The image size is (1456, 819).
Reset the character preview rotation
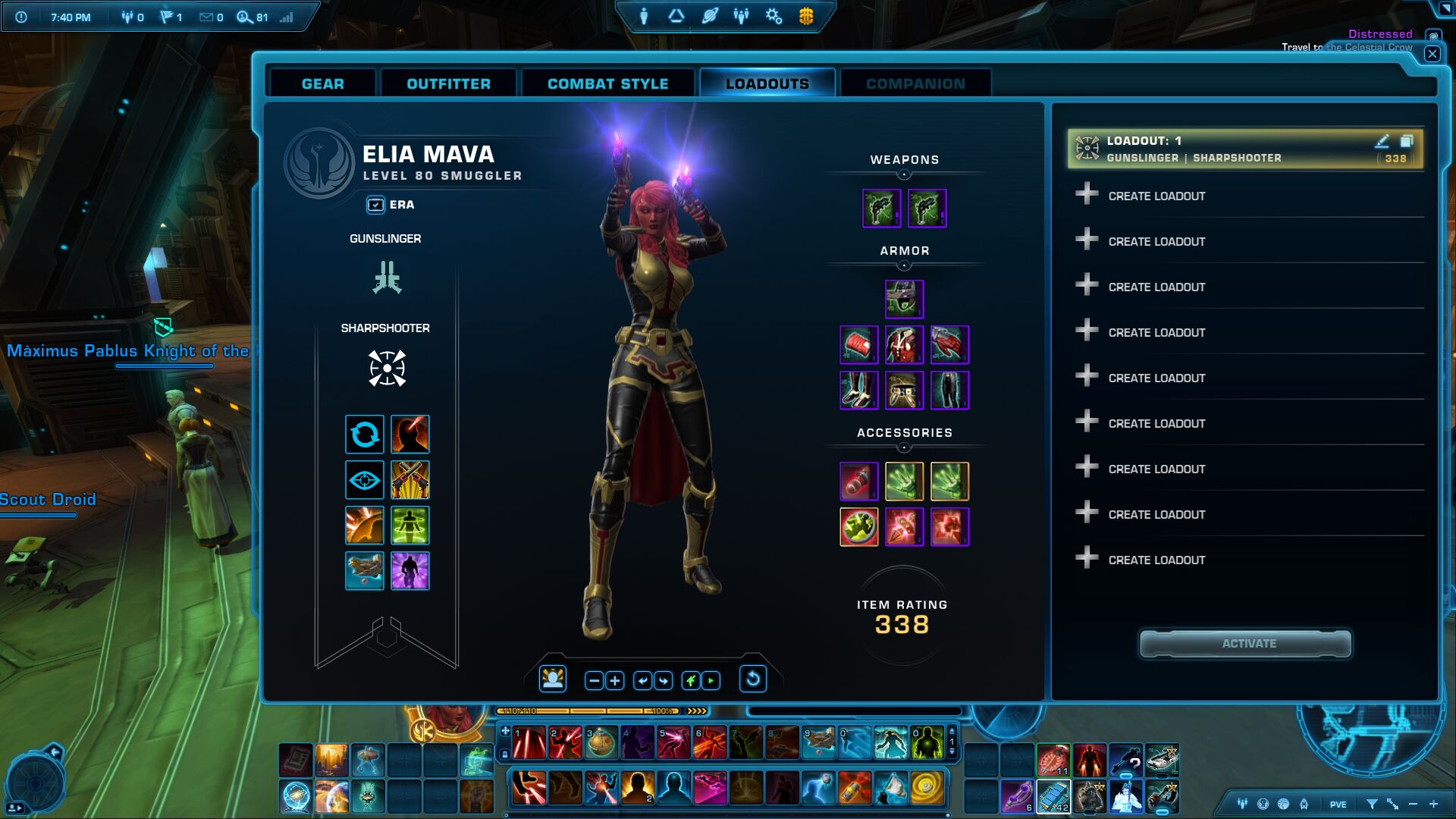(752, 679)
